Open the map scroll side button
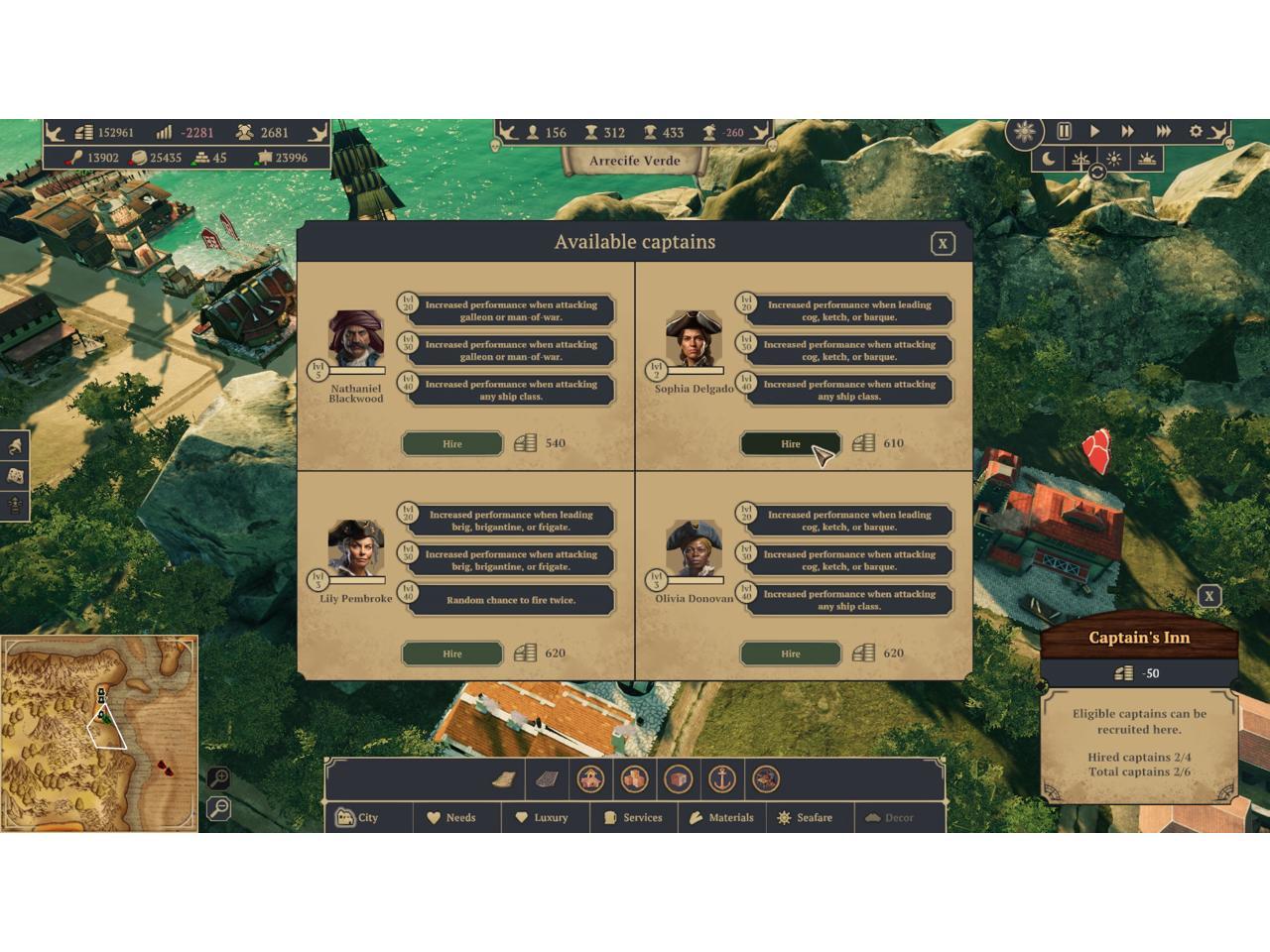The width and height of the screenshot is (1270, 952). pos(15,476)
